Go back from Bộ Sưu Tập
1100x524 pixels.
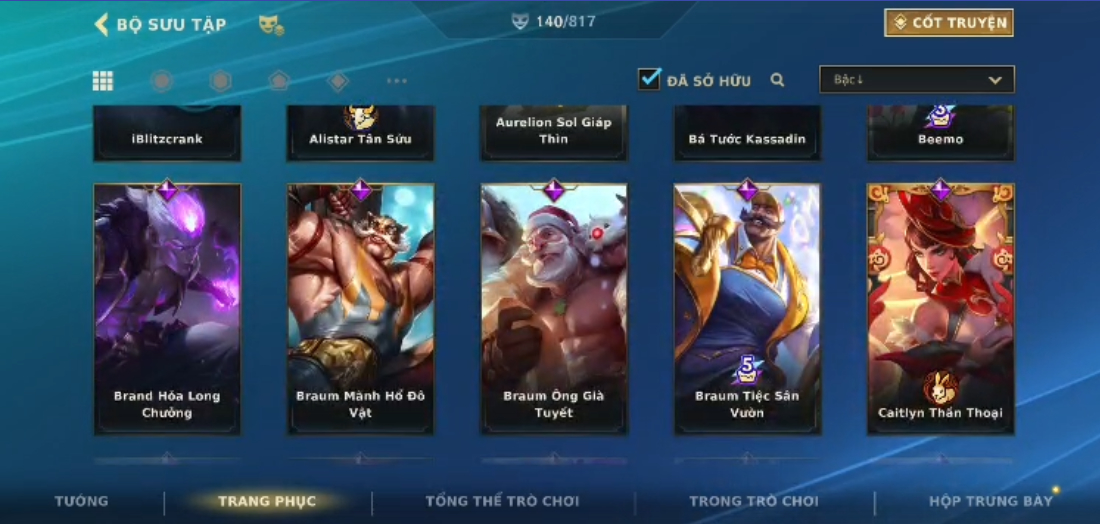click(x=101, y=24)
